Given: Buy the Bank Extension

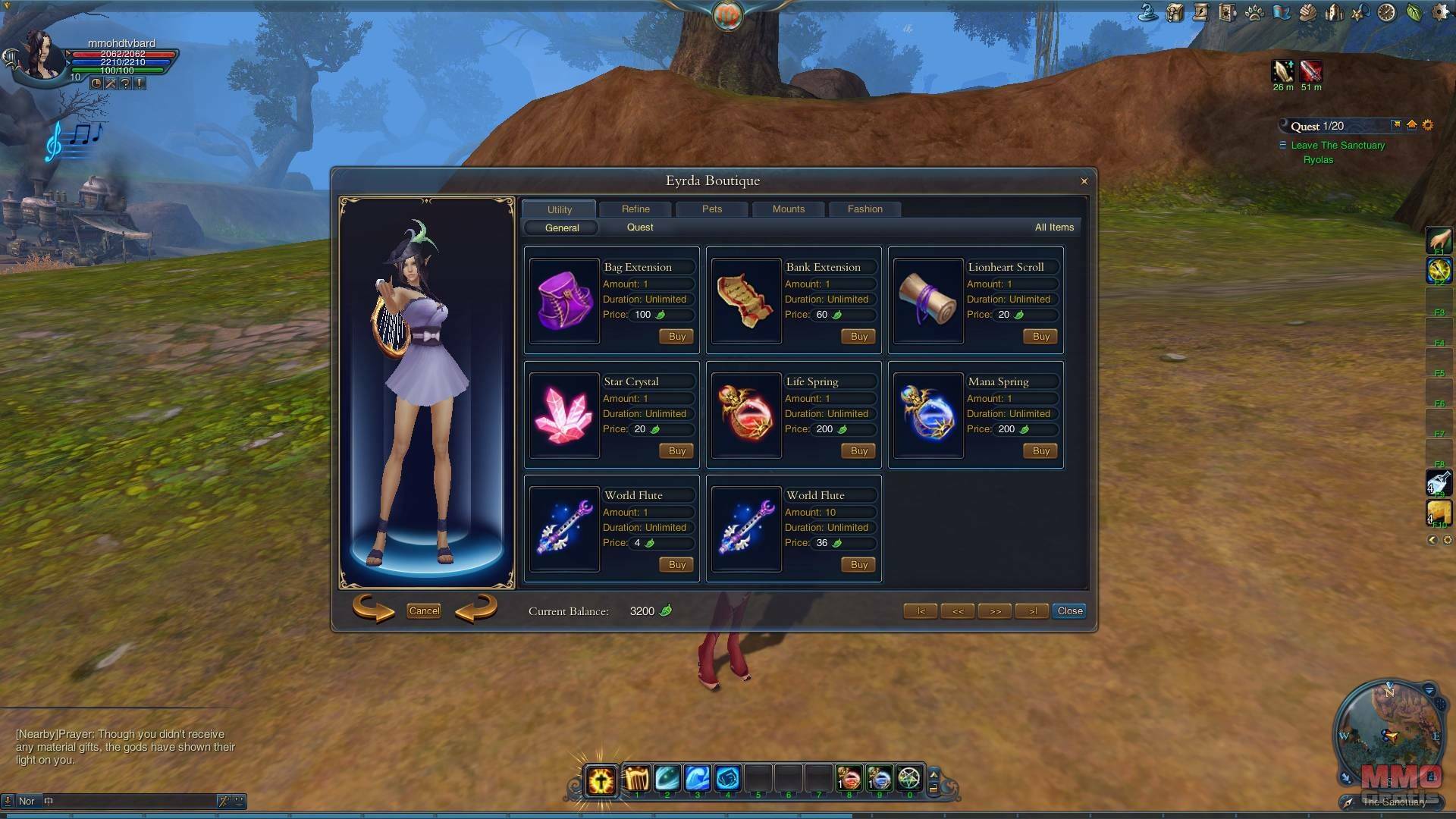Looking at the screenshot, I should click(858, 336).
